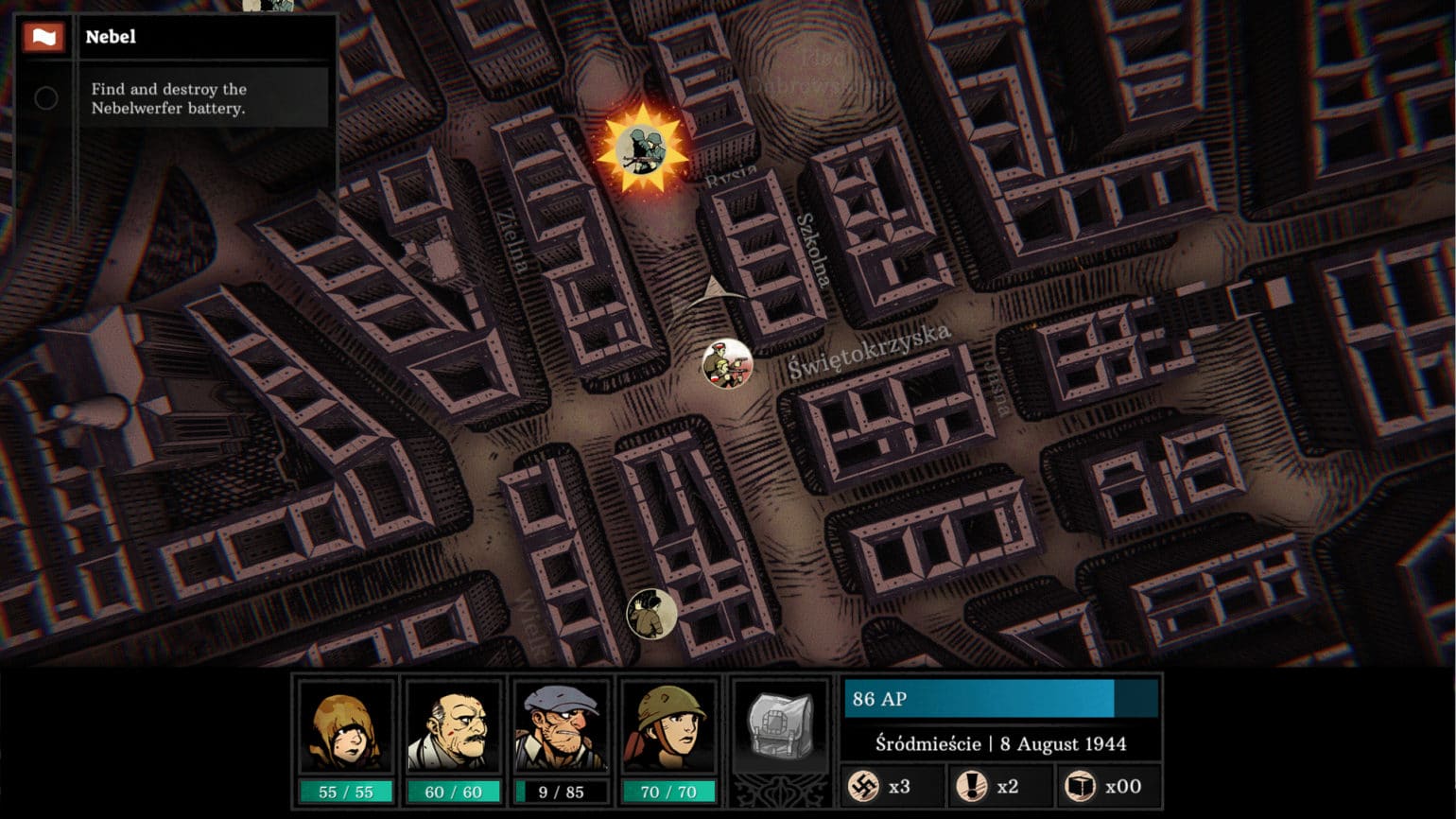Choose the flat cap fighter portrait

point(561,729)
